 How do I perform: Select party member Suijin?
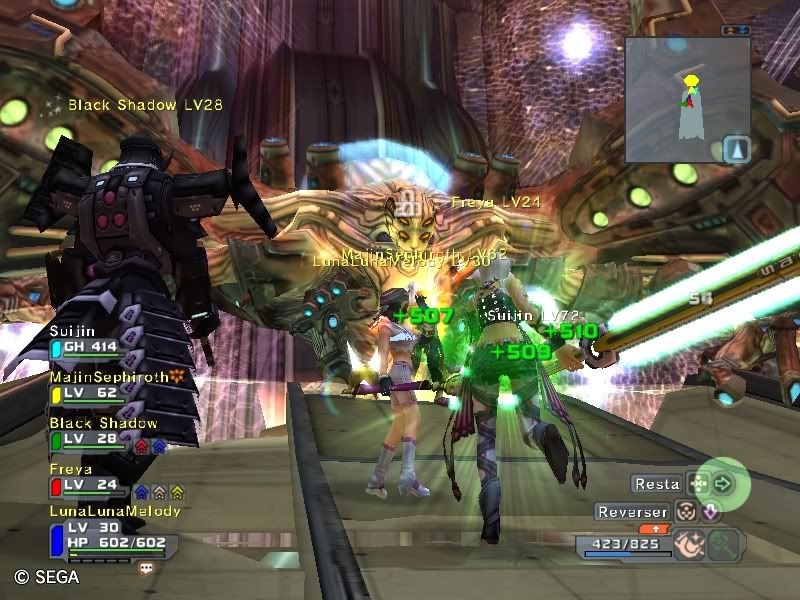pos(85,340)
